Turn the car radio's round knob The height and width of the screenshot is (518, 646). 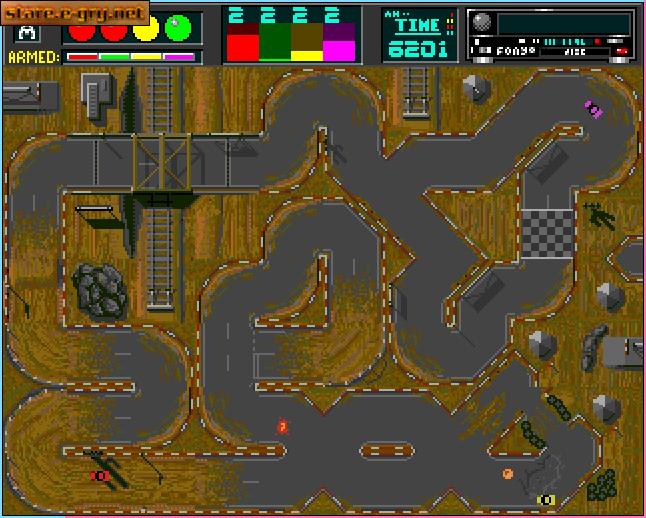(x=482, y=24)
